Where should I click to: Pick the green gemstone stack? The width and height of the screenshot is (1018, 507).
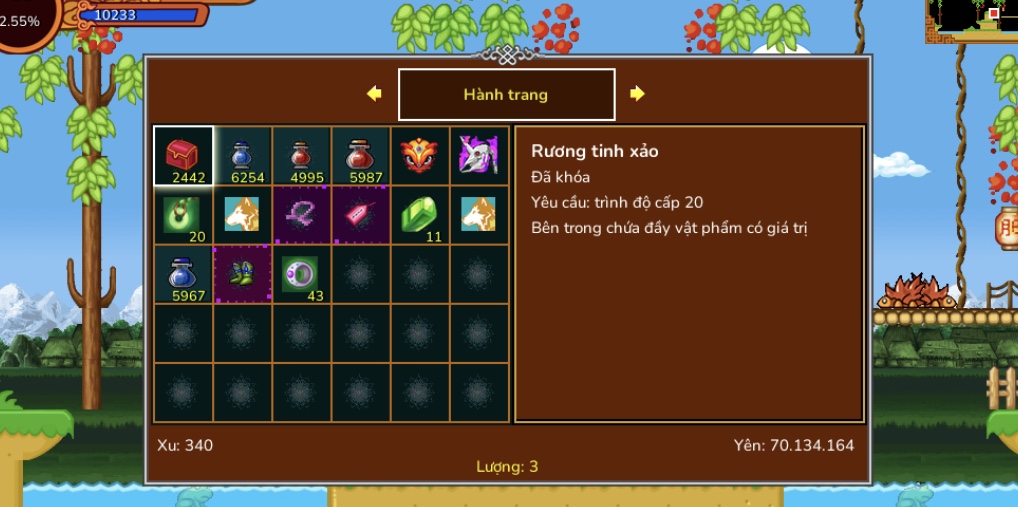[420, 215]
